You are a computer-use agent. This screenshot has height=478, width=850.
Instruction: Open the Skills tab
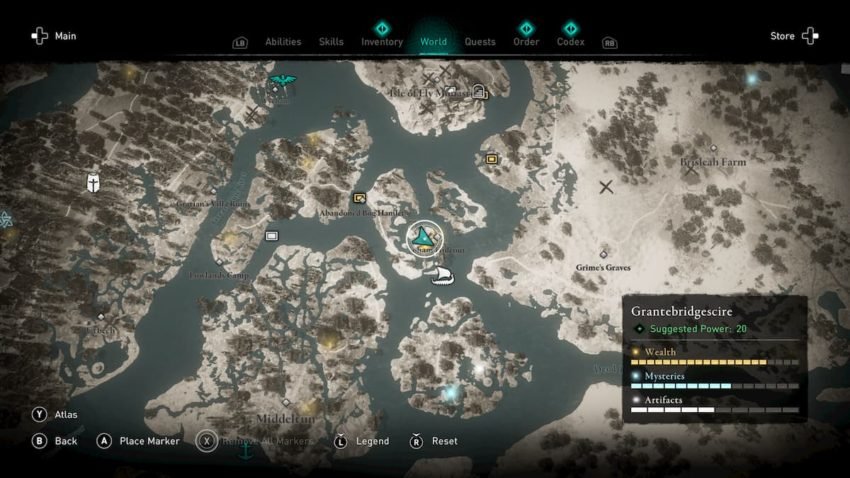(x=331, y=42)
